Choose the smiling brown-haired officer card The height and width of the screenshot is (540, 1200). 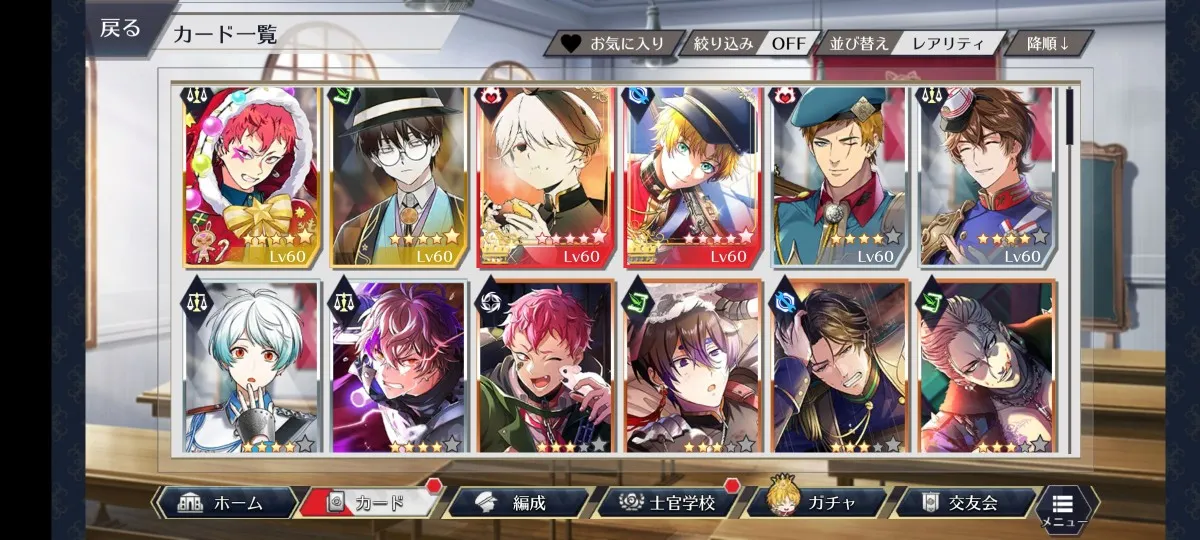coord(985,177)
